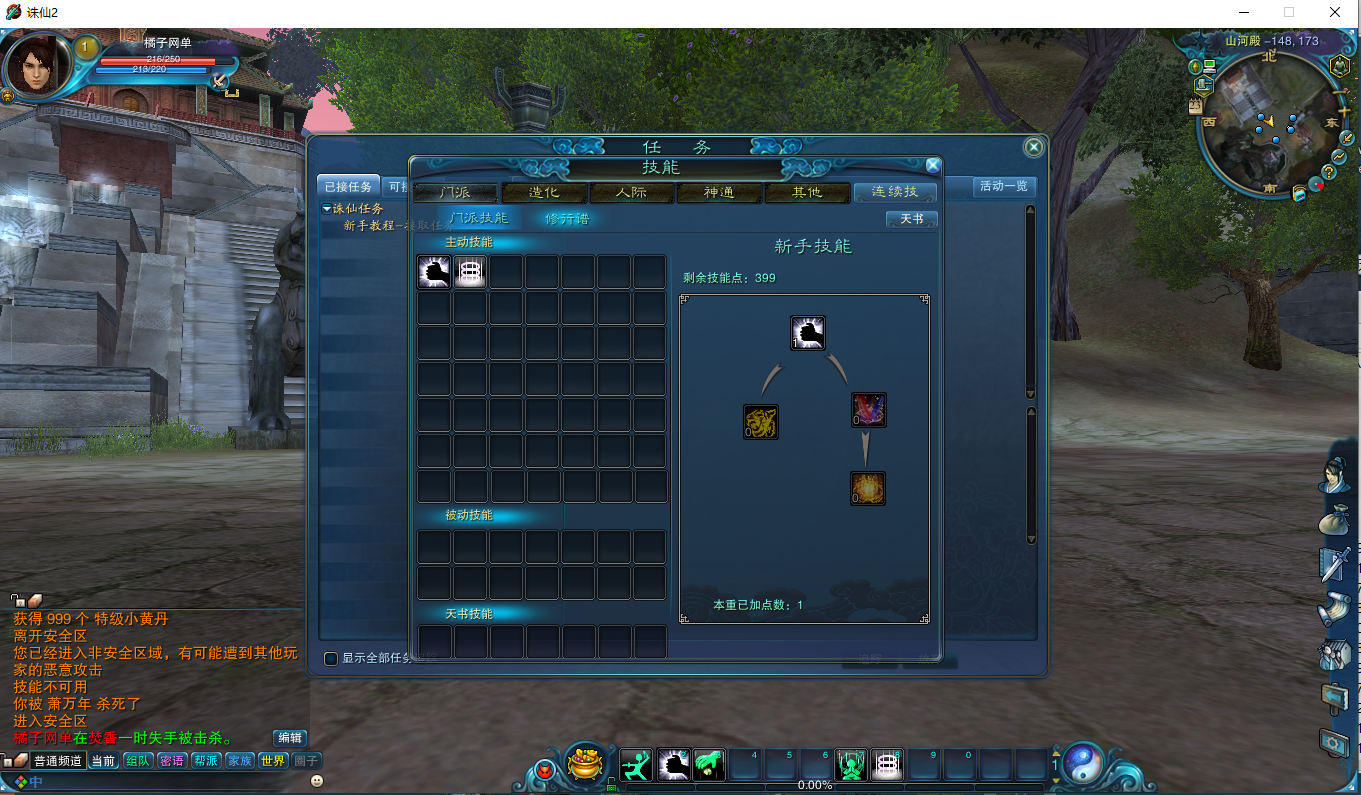Click the golden tiger skill in the skill tree

761,424
